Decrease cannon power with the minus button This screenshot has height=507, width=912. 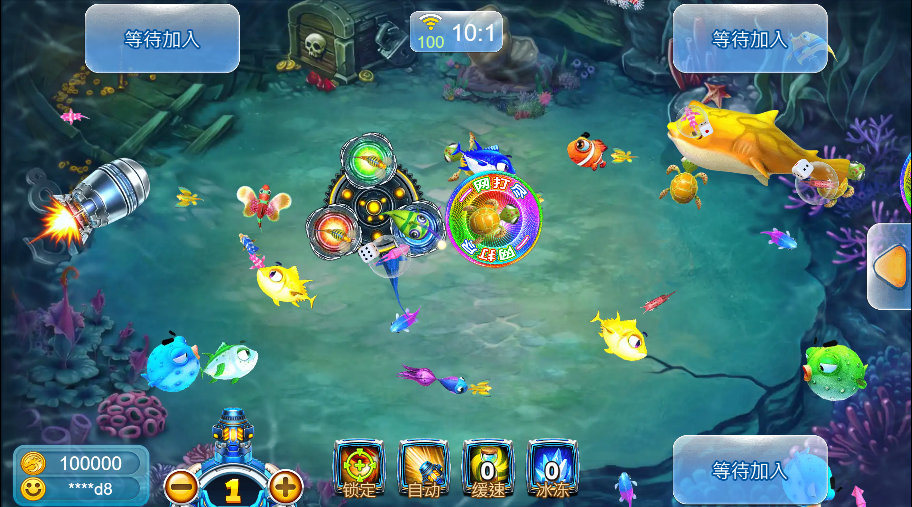pos(181,487)
